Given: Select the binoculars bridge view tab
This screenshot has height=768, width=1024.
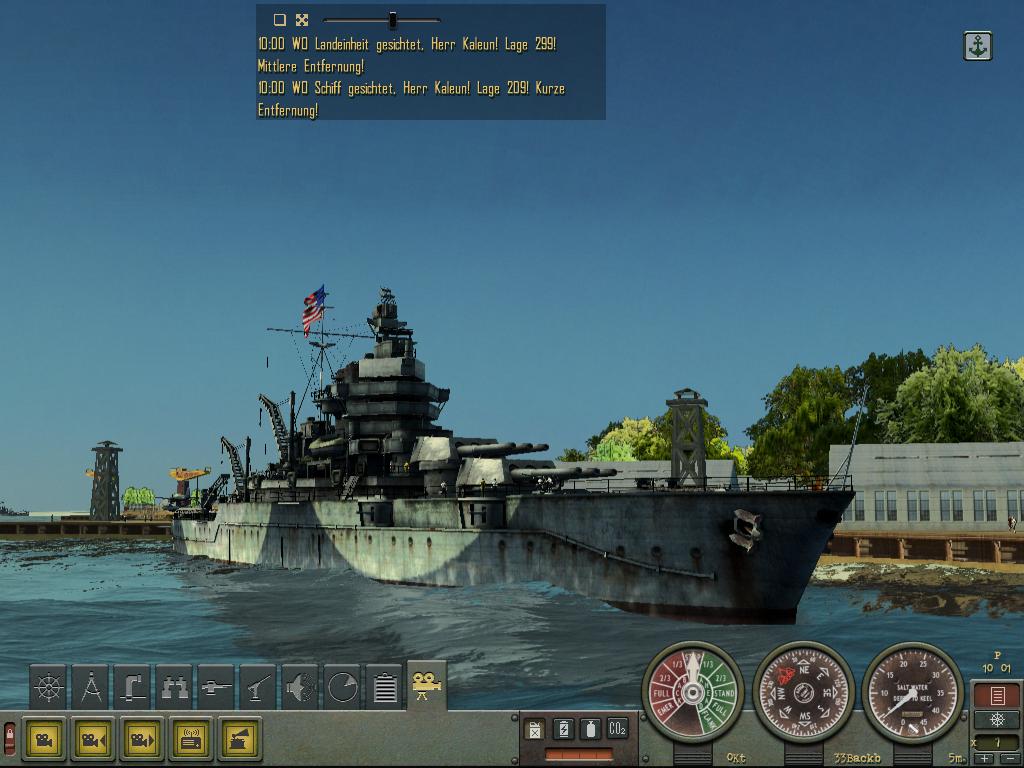Looking at the screenshot, I should click(174, 687).
